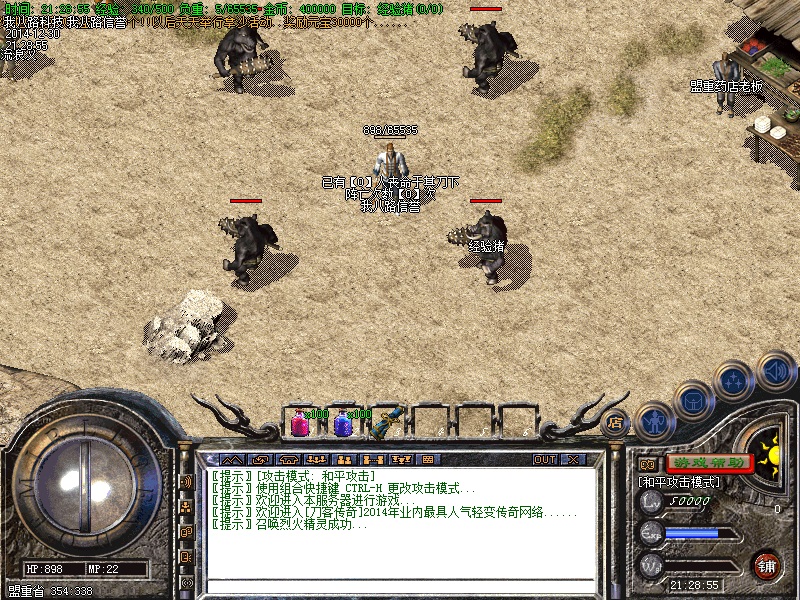Toggle the sound-wave chat filter icon

coord(186,481)
